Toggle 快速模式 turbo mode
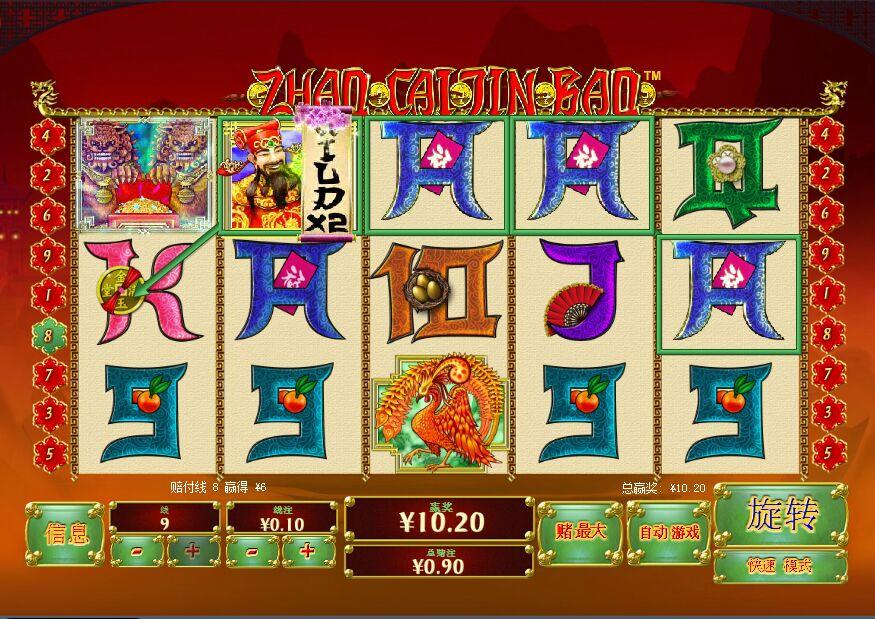Image resolution: width=875 pixels, height=619 pixels. [x=781, y=566]
